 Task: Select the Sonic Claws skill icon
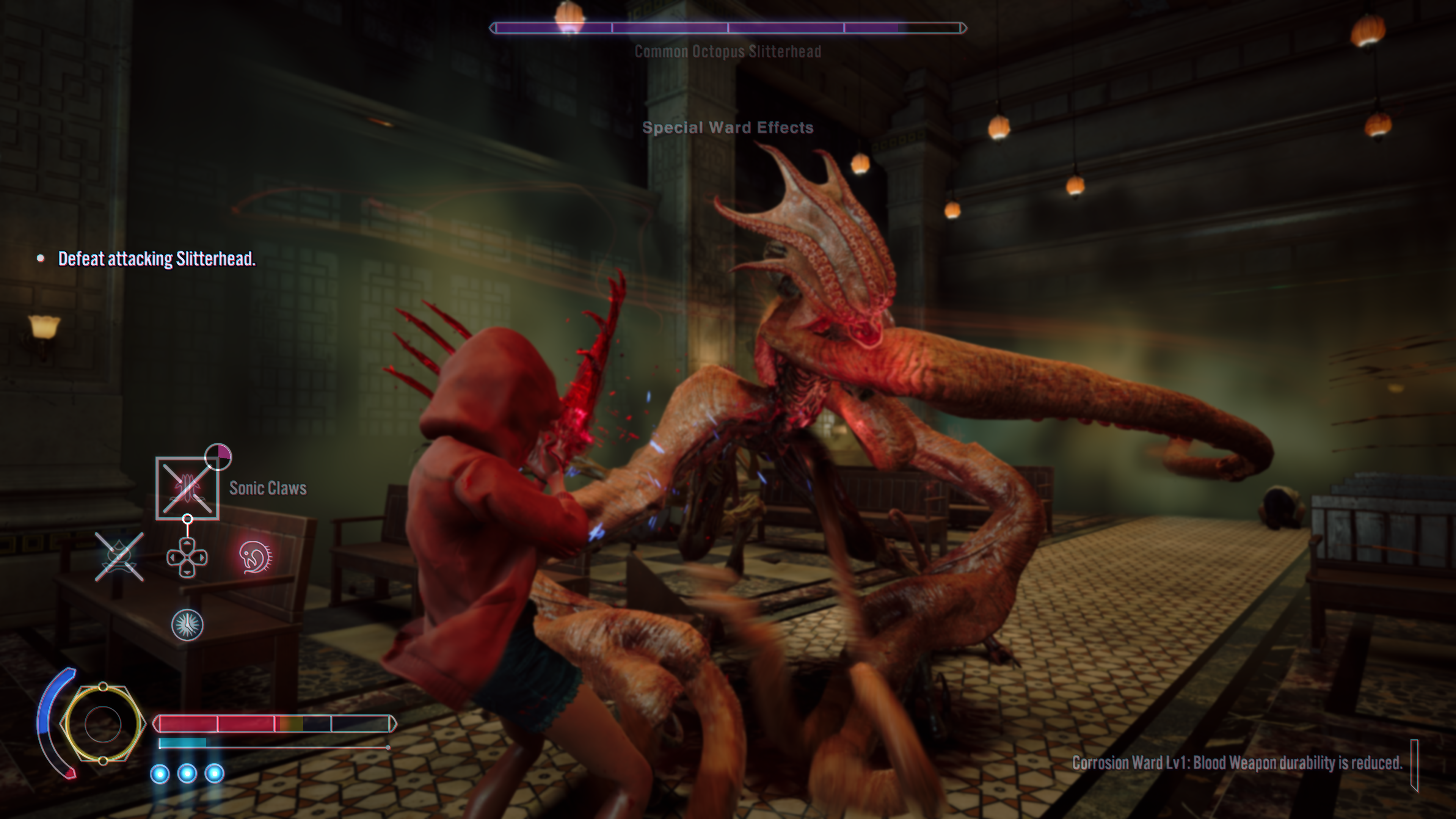coord(187,488)
